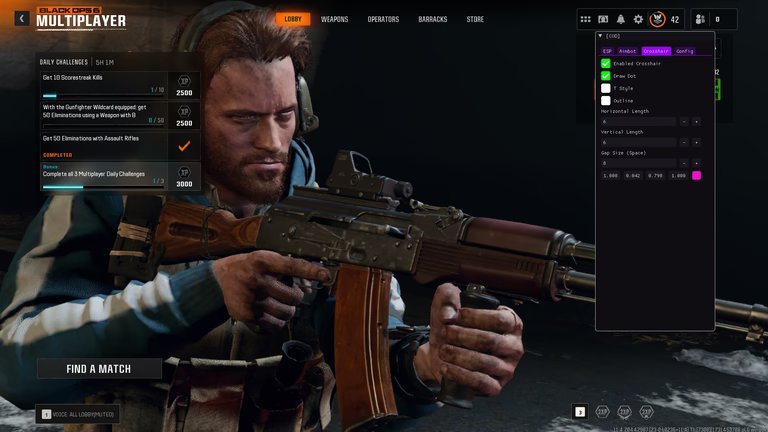Toggle the Draw Dot checkbox
The width and height of the screenshot is (768, 432).
tap(606, 76)
